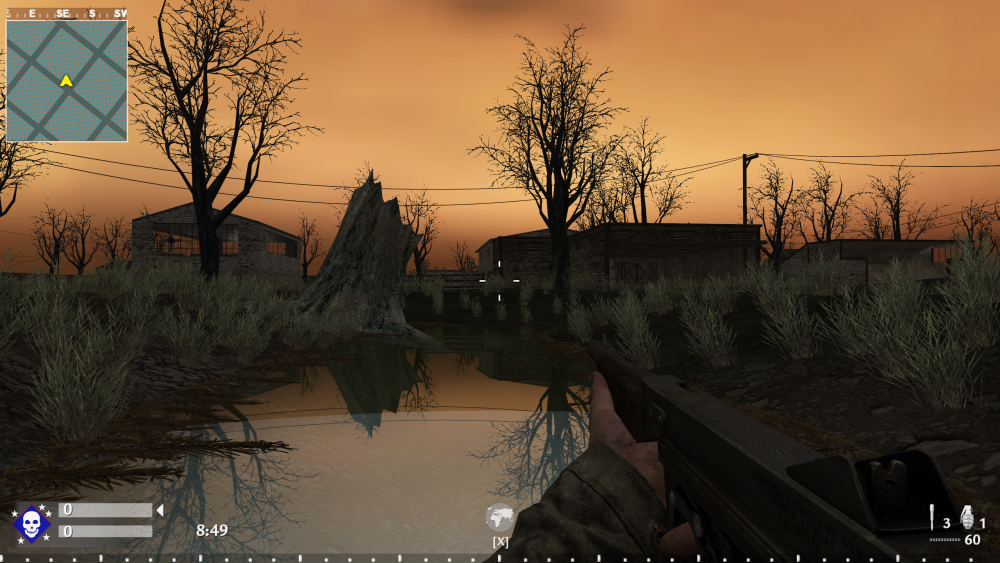Choose the frag grenade icon
The height and width of the screenshot is (563, 1000).
click(x=967, y=516)
